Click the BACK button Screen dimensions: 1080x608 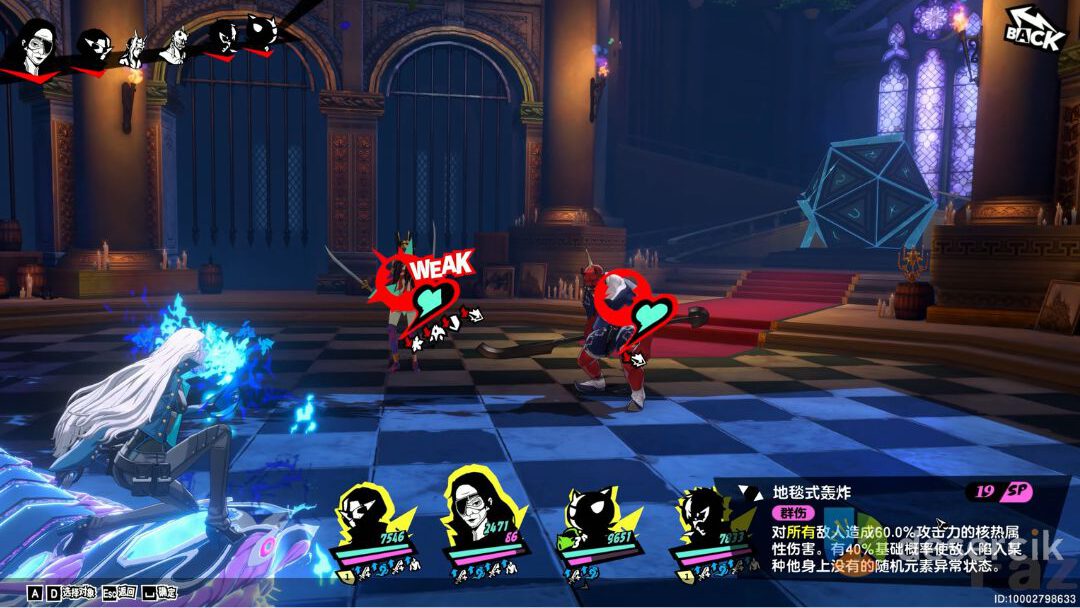click(x=1036, y=28)
